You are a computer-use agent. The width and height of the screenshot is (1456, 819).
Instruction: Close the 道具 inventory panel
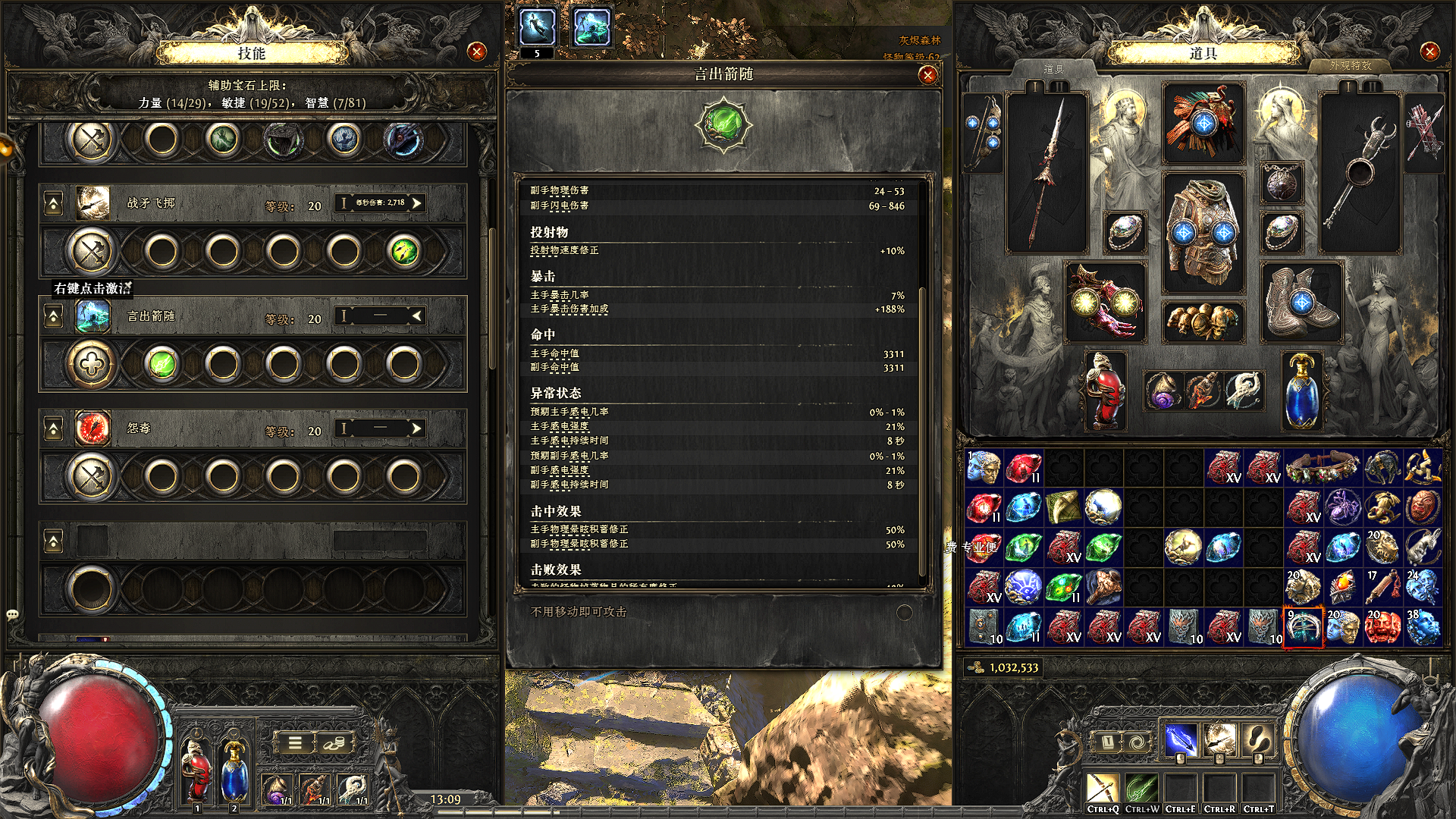(1429, 52)
